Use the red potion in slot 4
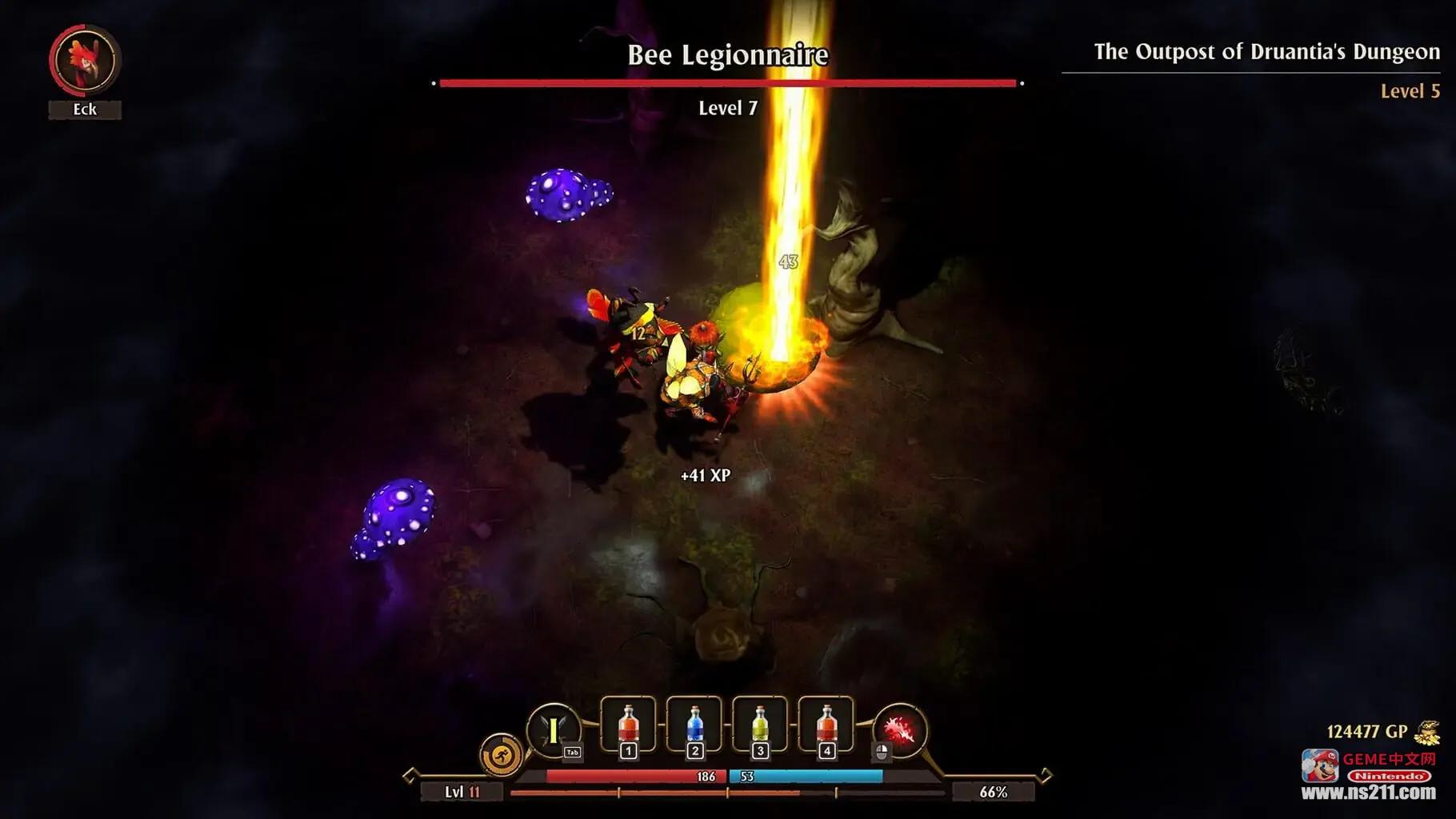 [826, 725]
